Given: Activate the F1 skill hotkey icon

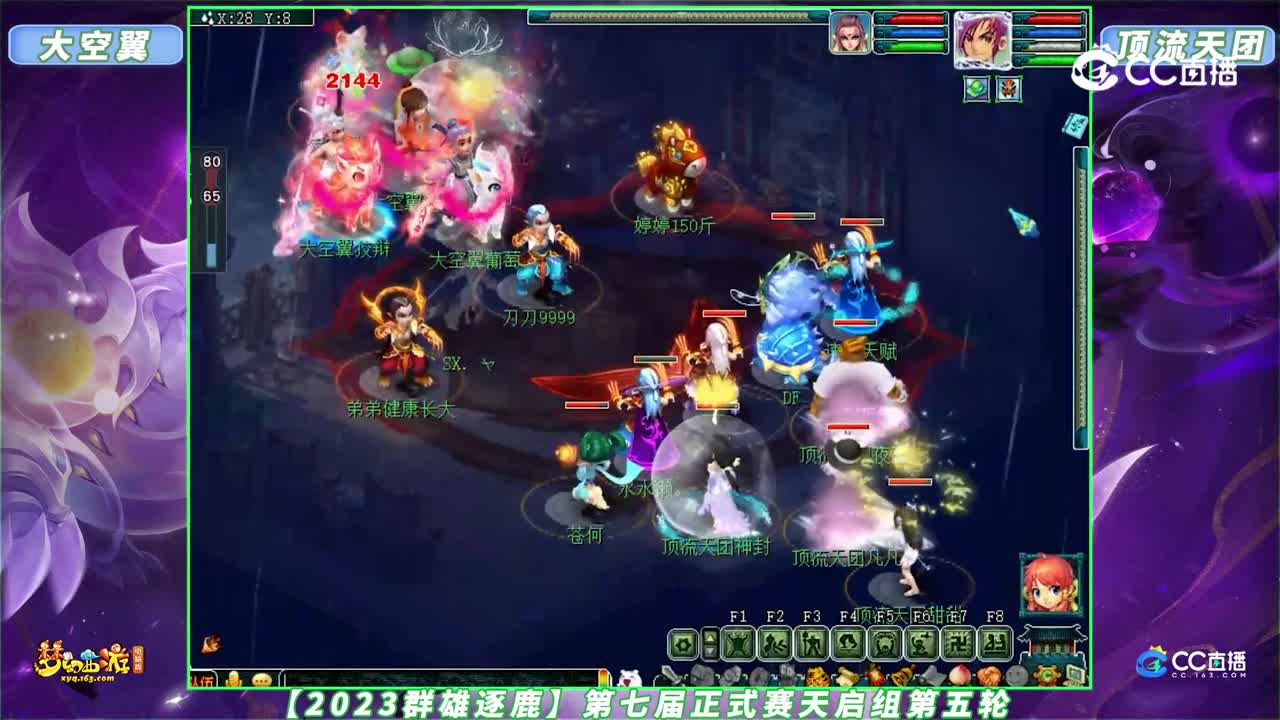Looking at the screenshot, I should coord(739,643).
